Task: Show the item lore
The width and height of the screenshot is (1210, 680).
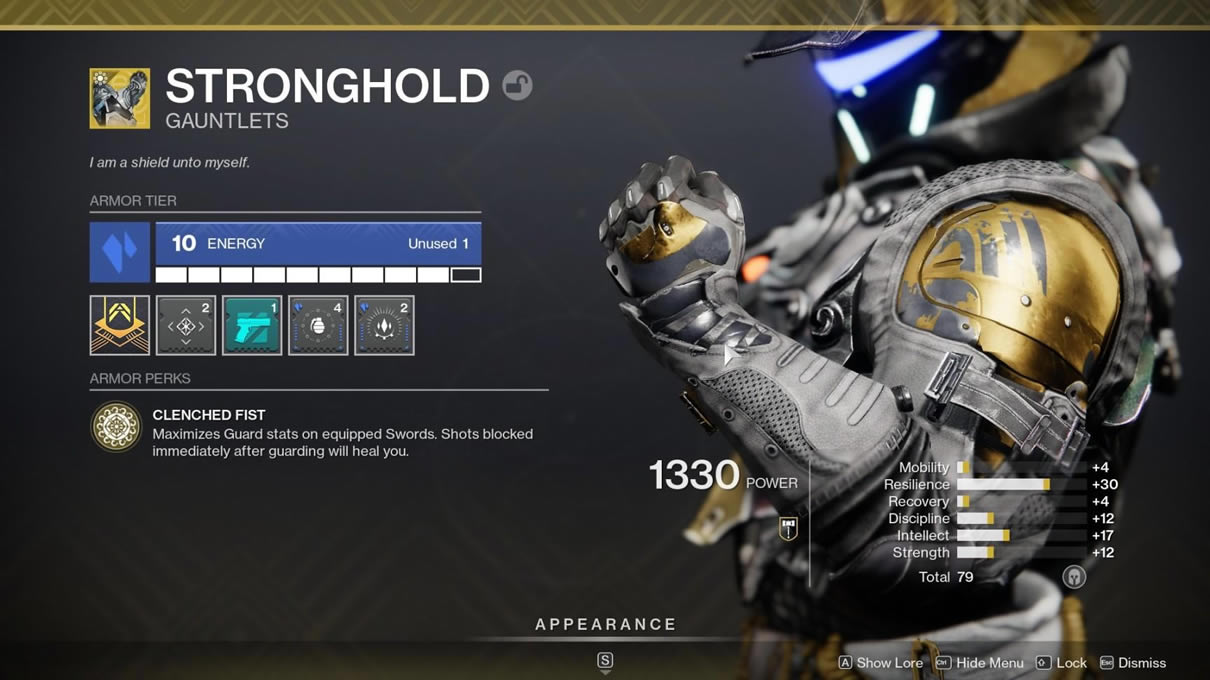Action: pos(880,663)
